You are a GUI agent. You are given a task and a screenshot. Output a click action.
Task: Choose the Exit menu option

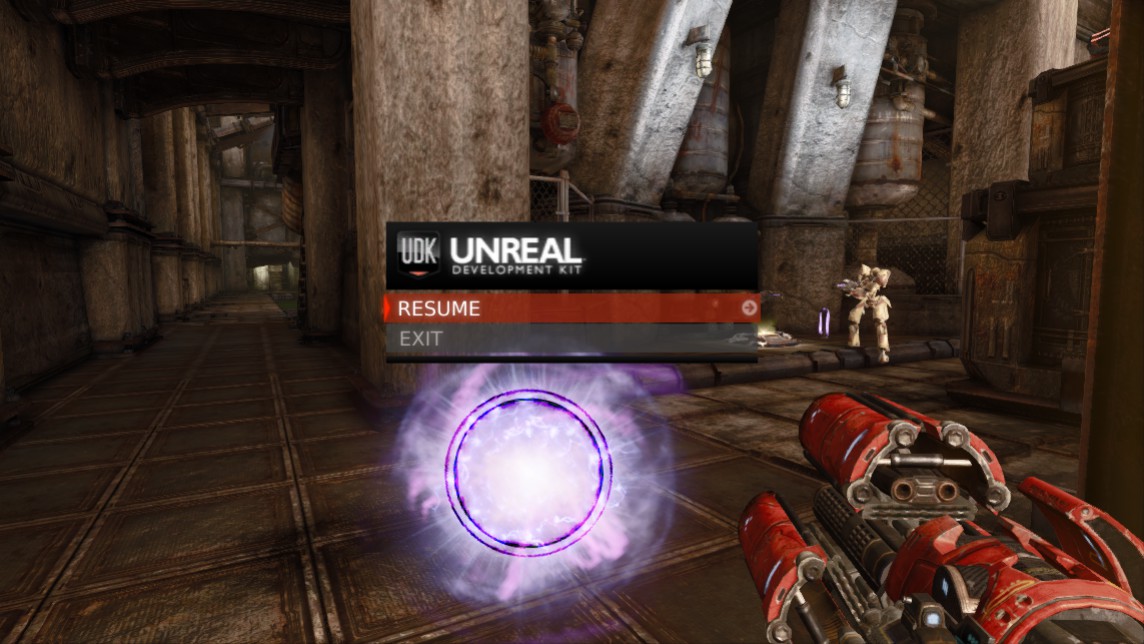[570, 339]
